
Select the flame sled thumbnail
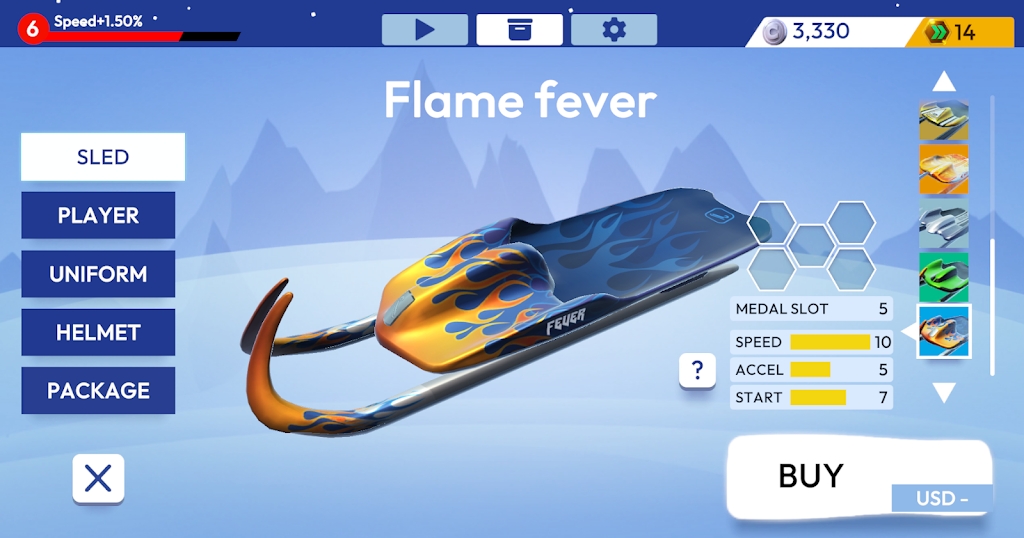click(944, 331)
